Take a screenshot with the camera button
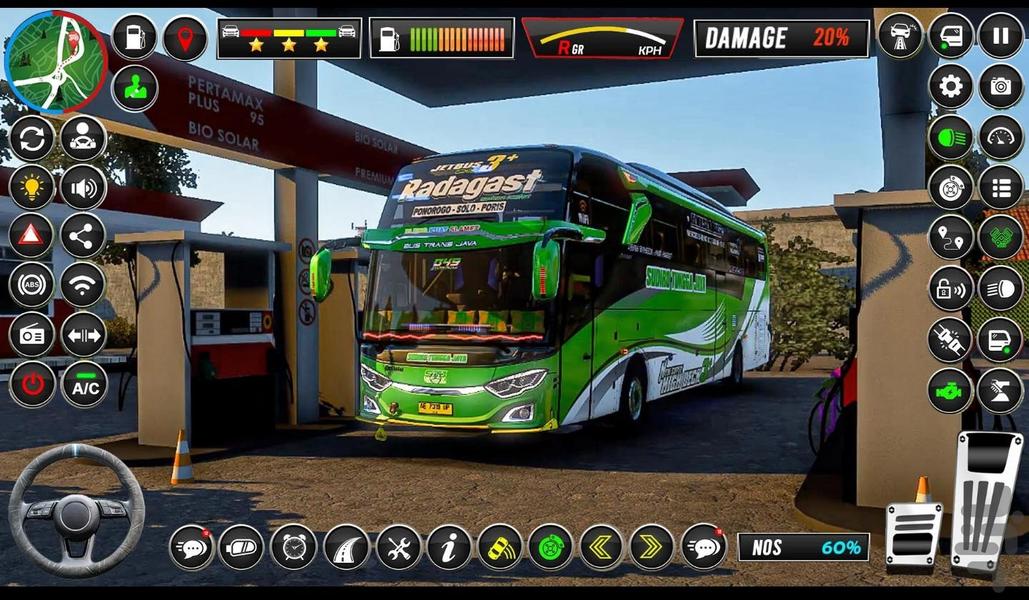1029x600 pixels. coord(1000,86)
